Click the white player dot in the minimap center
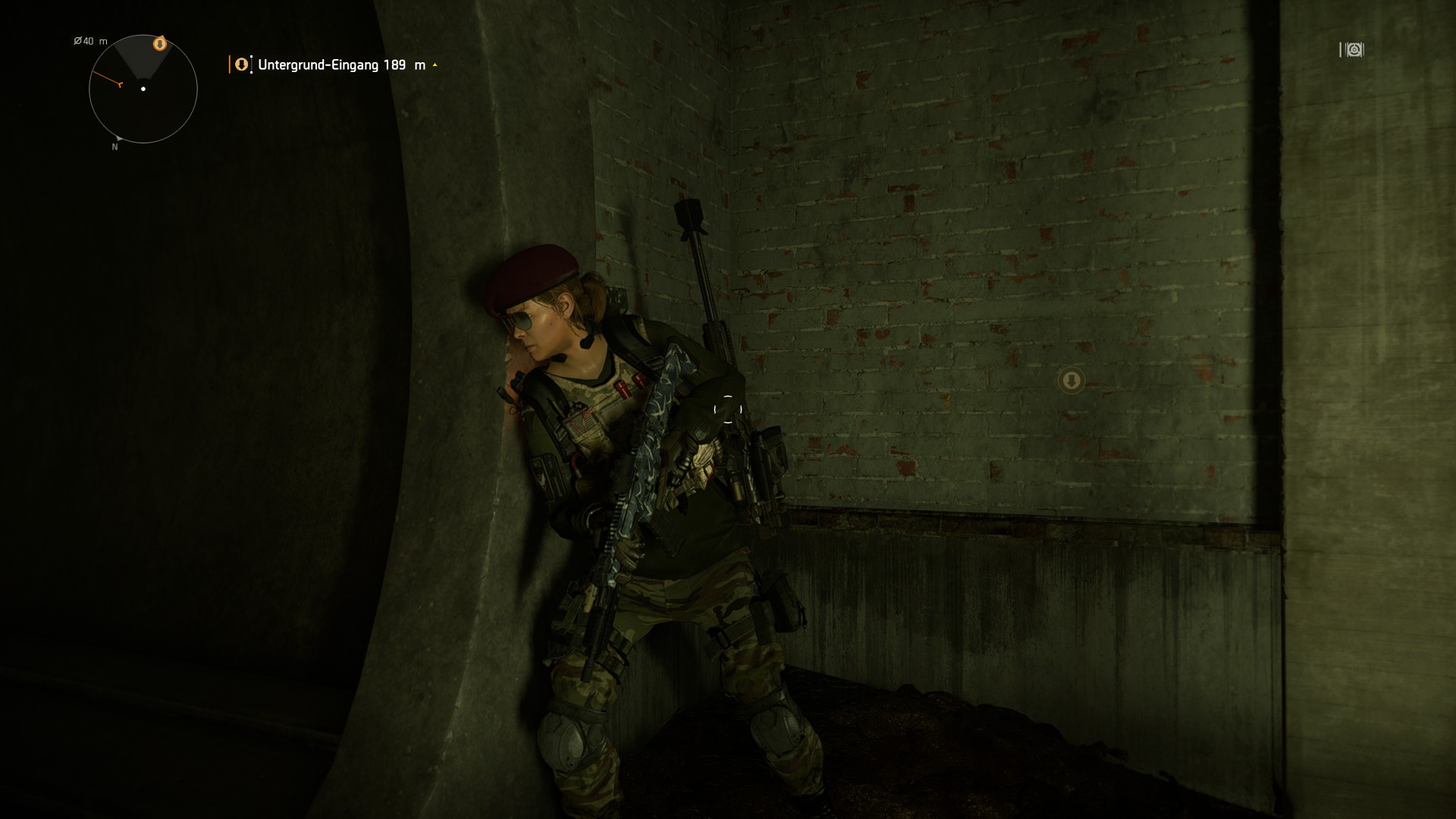 click(142, 89)
